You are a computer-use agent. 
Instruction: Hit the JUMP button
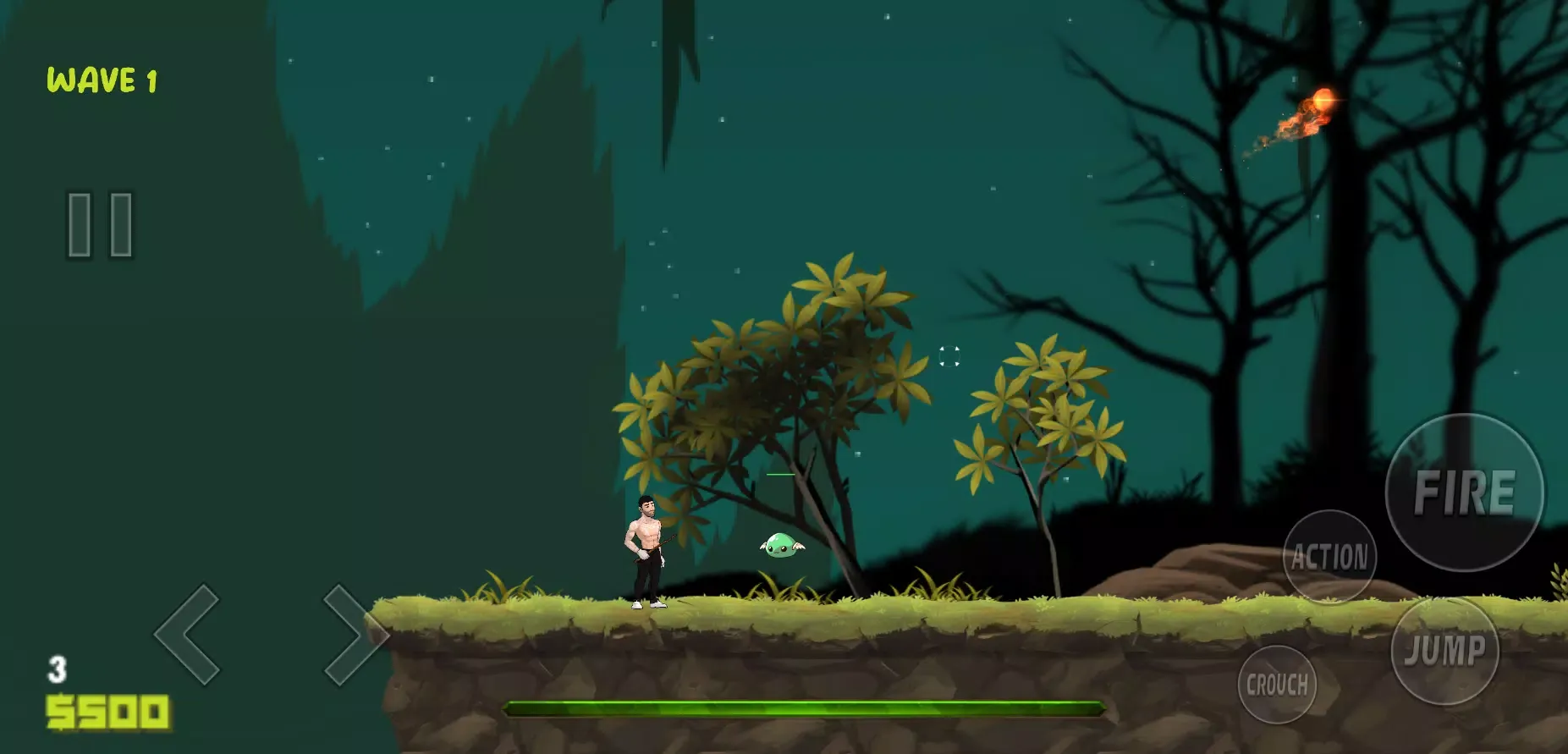(x=1444, y=651)
